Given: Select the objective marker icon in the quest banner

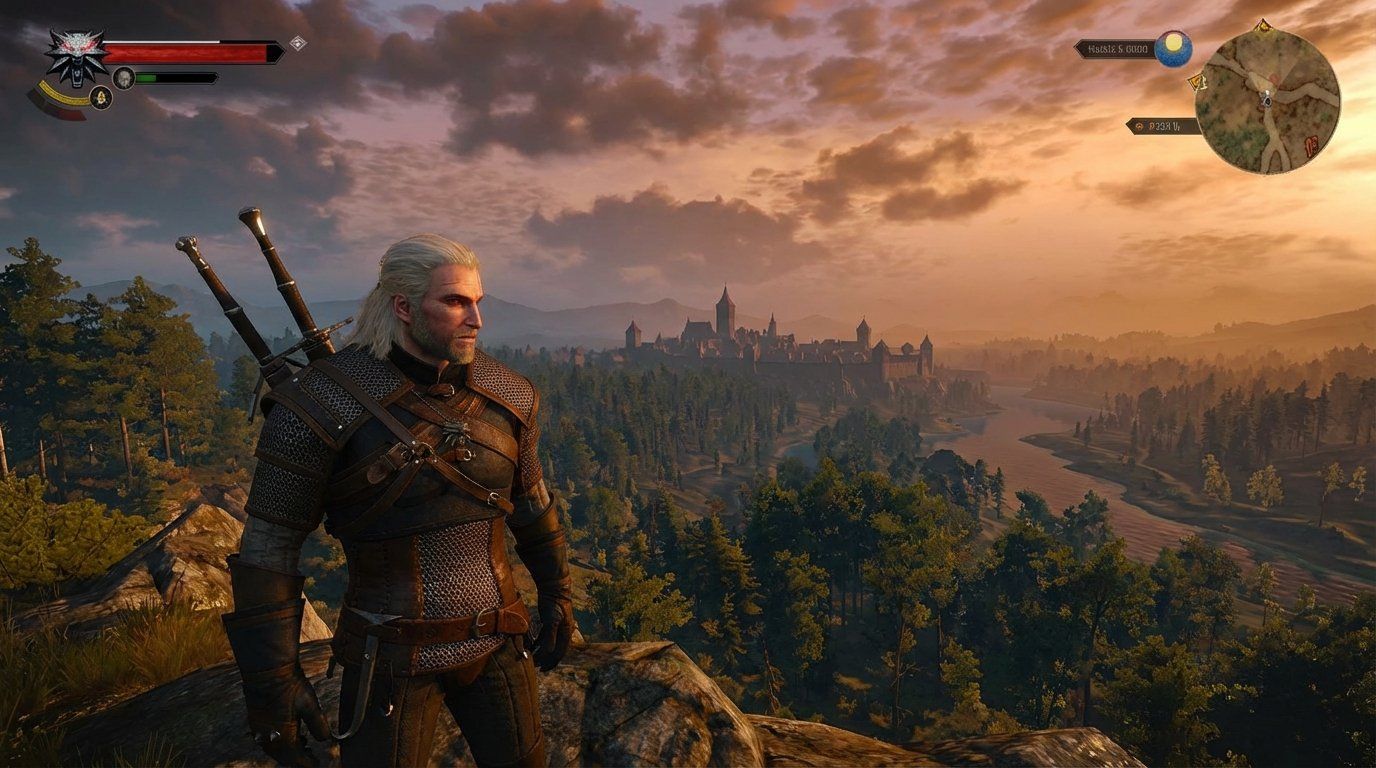Looking at the screenshot, I should pos(1140,126).
